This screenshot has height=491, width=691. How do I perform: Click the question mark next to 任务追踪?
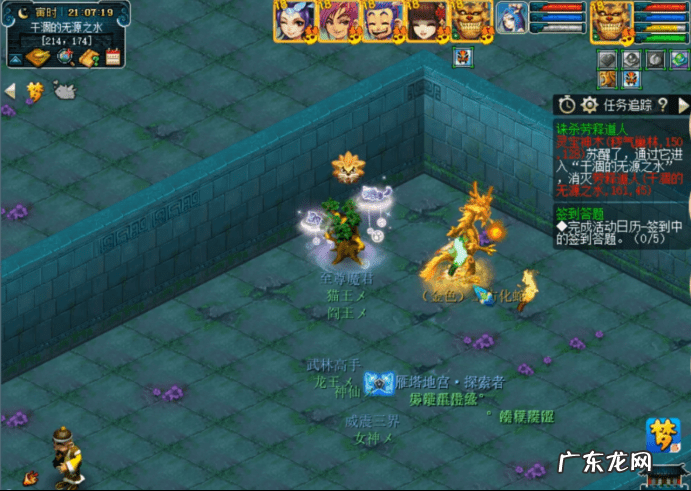(662, 104)
